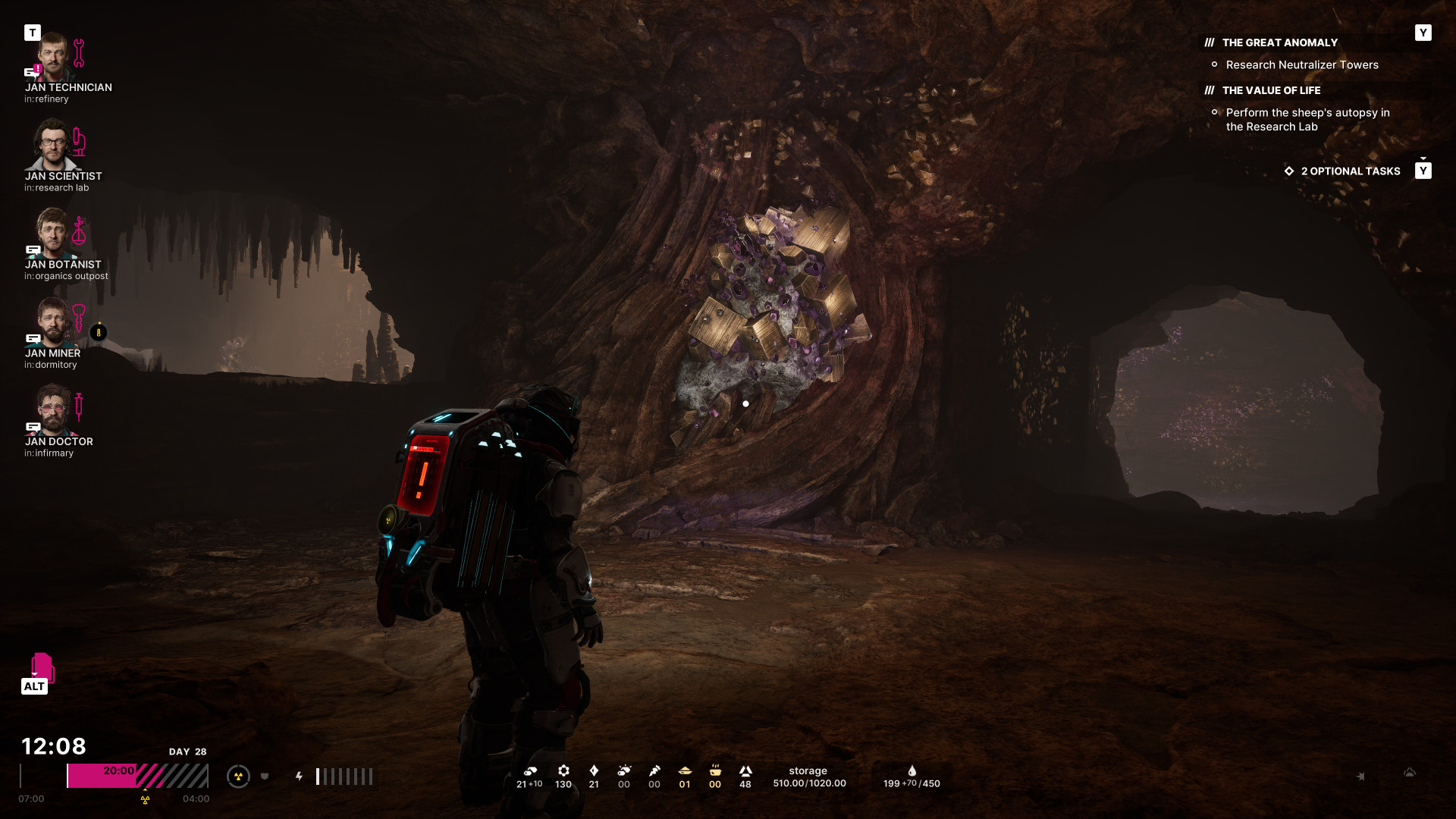Choose the Jan Botanist crew portrait

(53, 234)
